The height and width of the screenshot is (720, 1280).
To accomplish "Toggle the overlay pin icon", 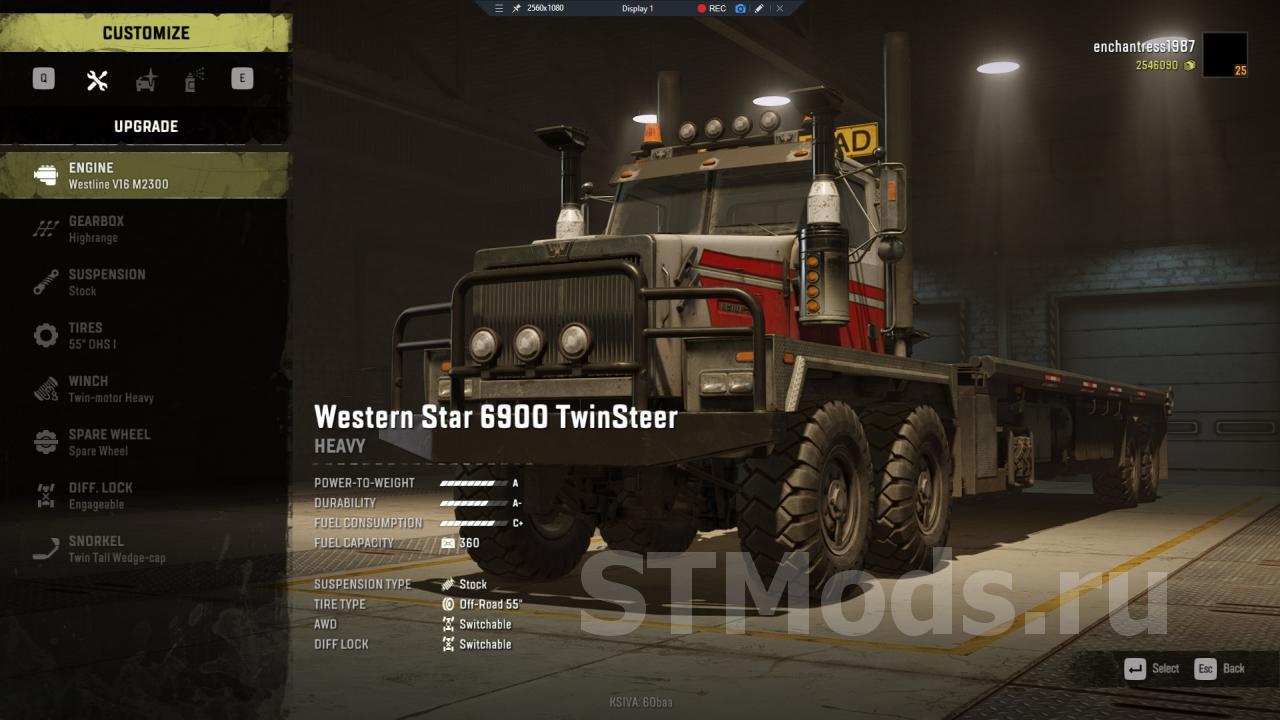I will pyautogui.click(x=517, y=8).
